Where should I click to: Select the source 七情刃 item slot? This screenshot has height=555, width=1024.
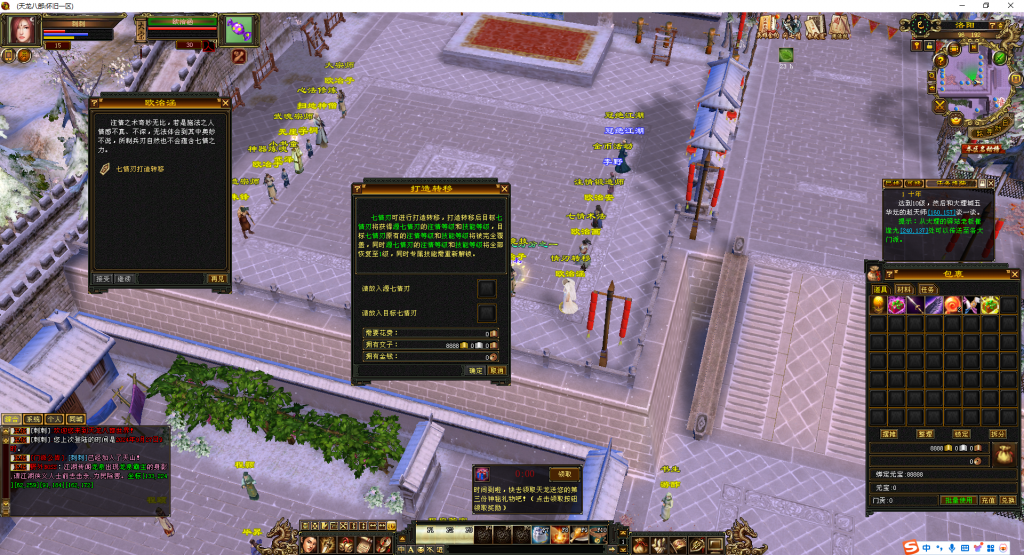click(486, 289)
